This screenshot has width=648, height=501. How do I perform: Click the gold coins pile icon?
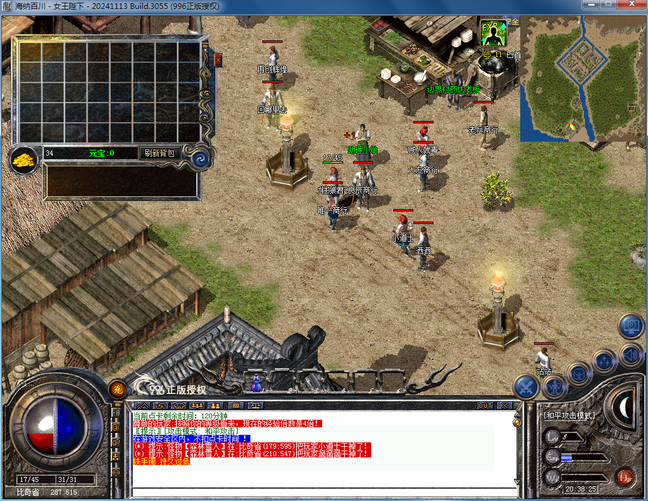(24, 158)
